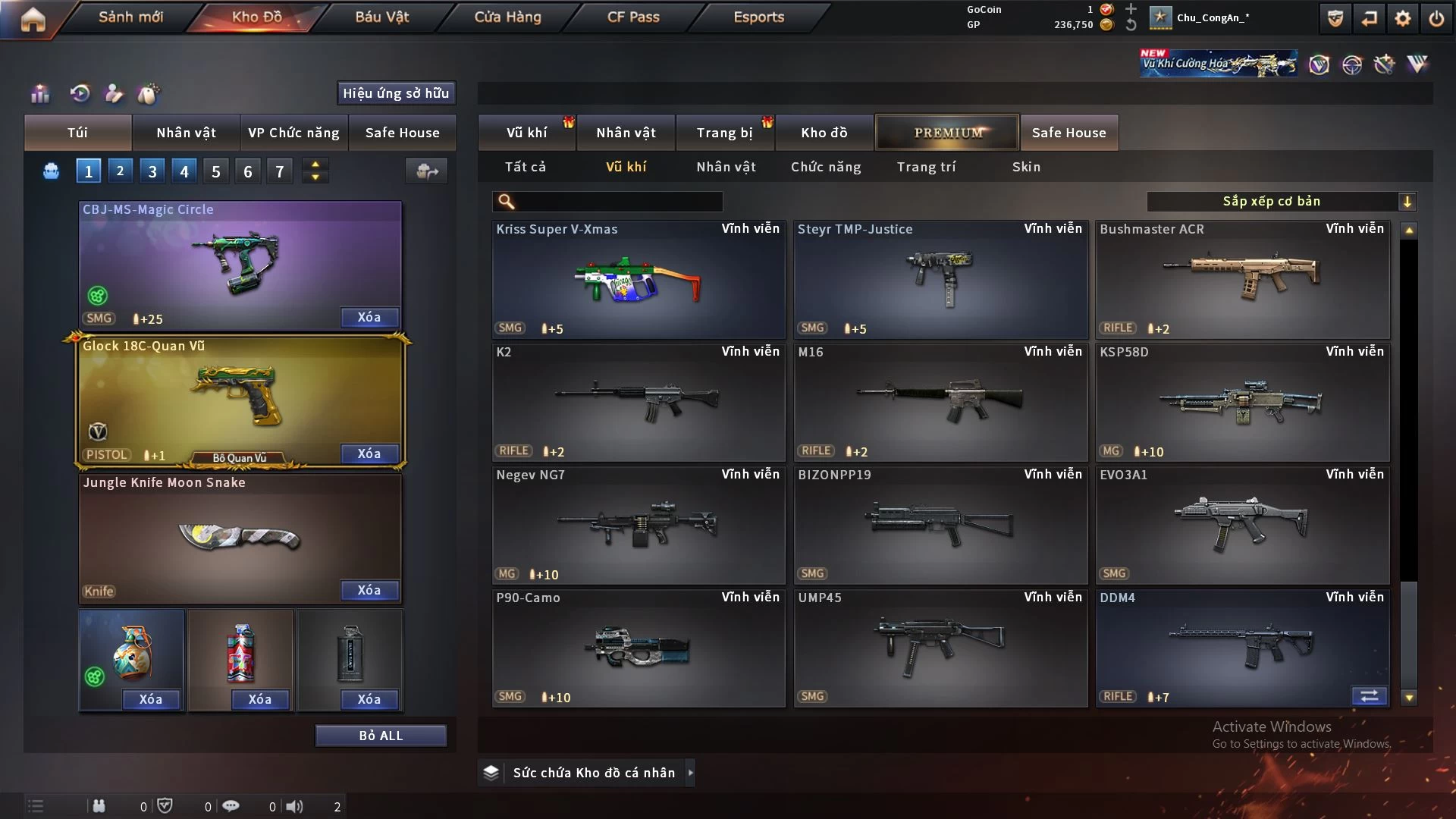Return to the home lobby icon

(x=33, y=19)
